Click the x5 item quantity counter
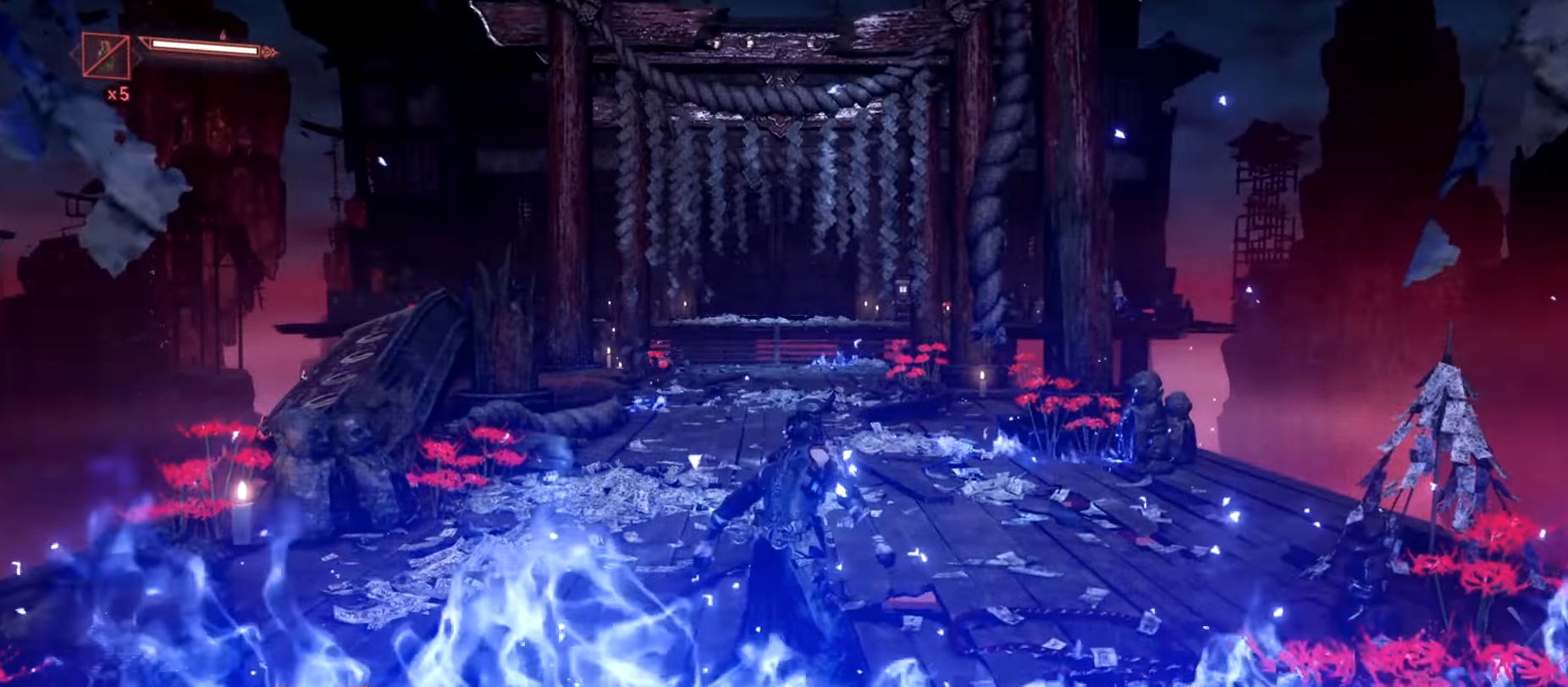This screenshot has width=1568, height=687. pyautogui.click(x=119, y=95)
